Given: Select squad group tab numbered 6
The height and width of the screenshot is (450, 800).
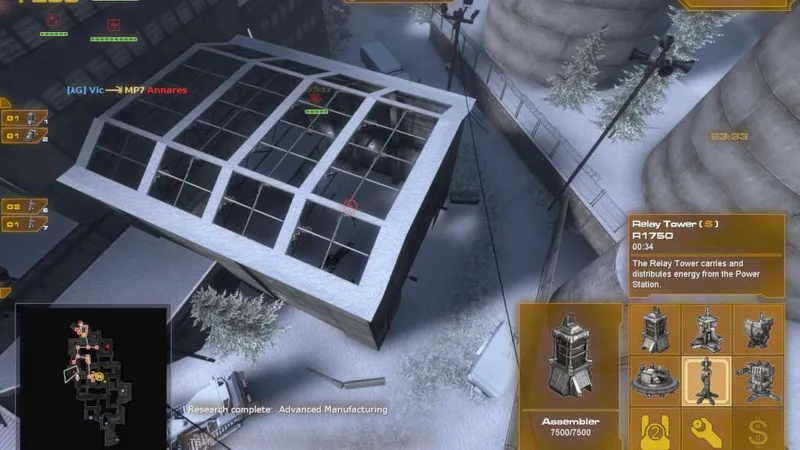Looking at the screenshot, I should click(x=25, y=207).
